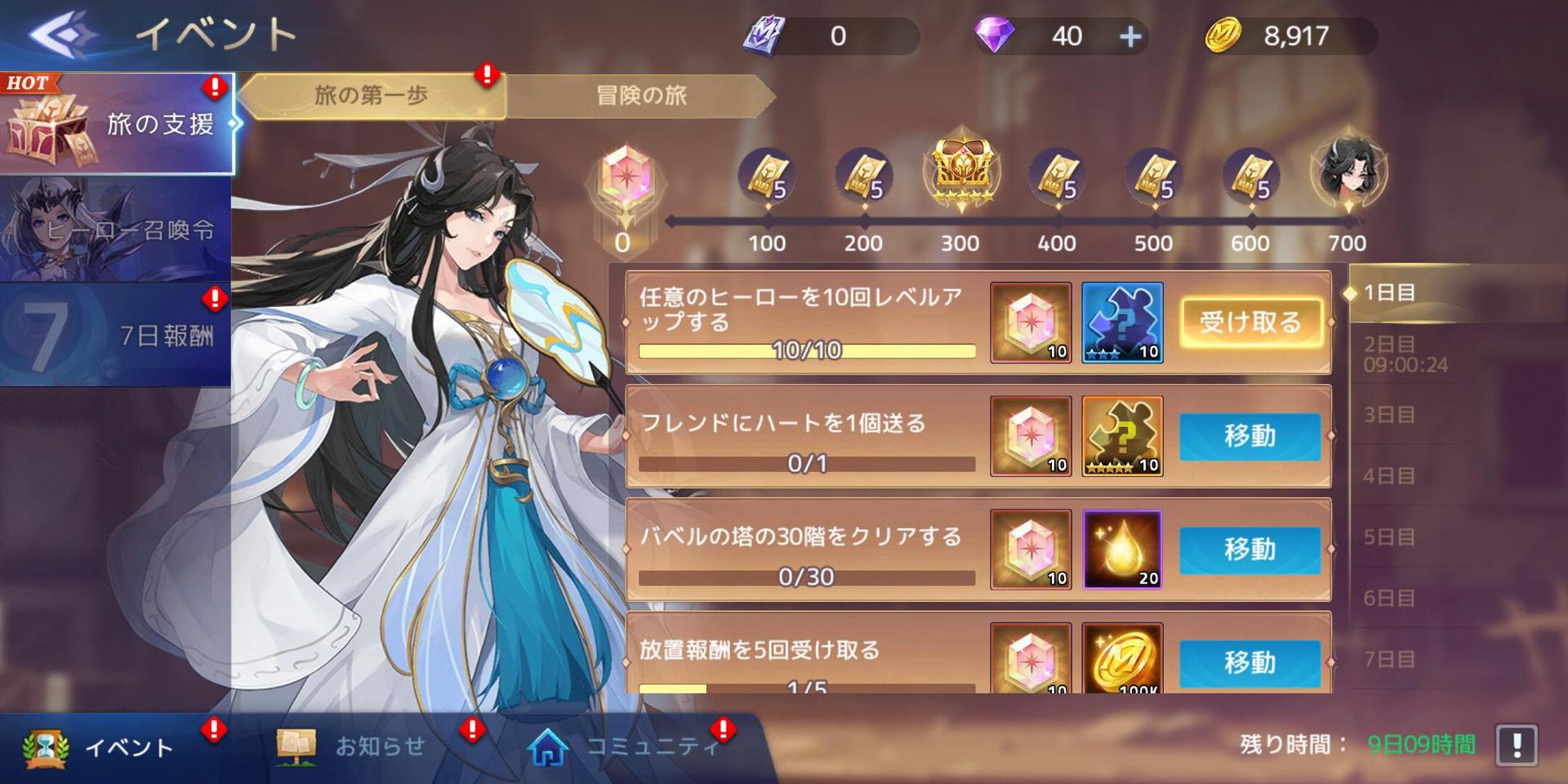Add more purple diamonds with the plus button
The width and height of the screenshot is (1568, 784).
pyautogui.click(x=1130, y=37)
